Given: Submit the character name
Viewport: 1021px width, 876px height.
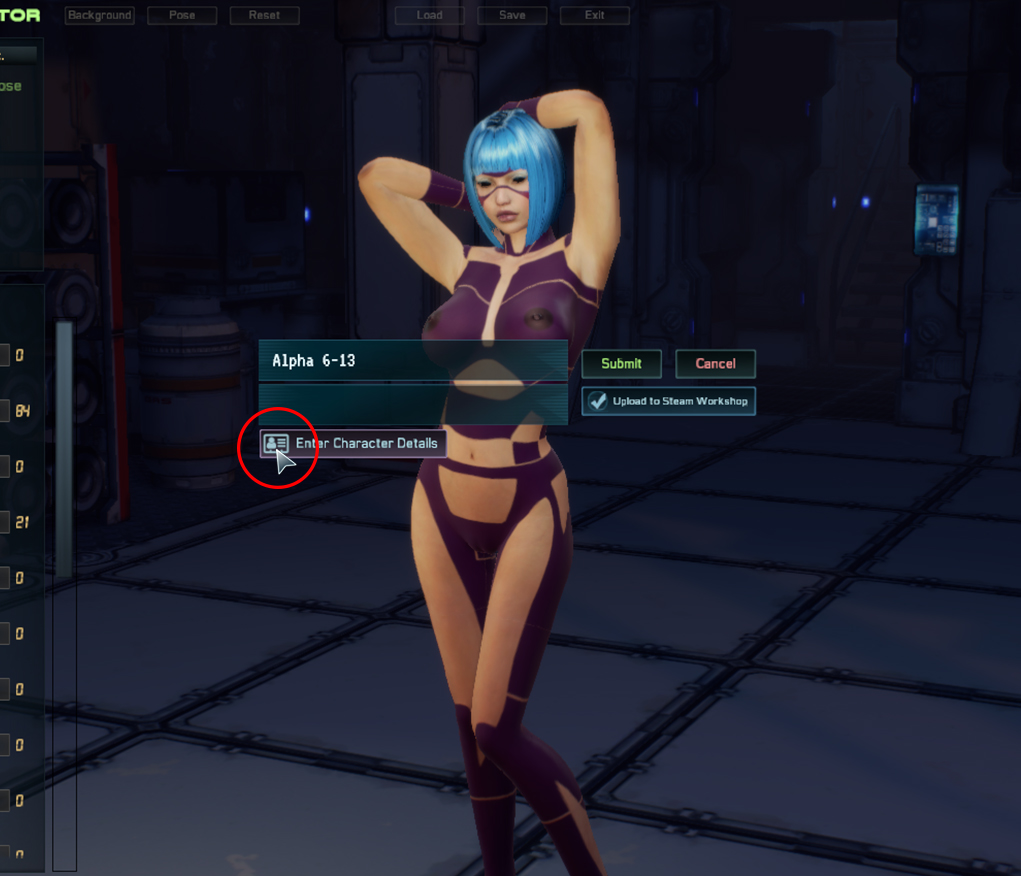Looking at the screenshot, I should coord(621,364).
